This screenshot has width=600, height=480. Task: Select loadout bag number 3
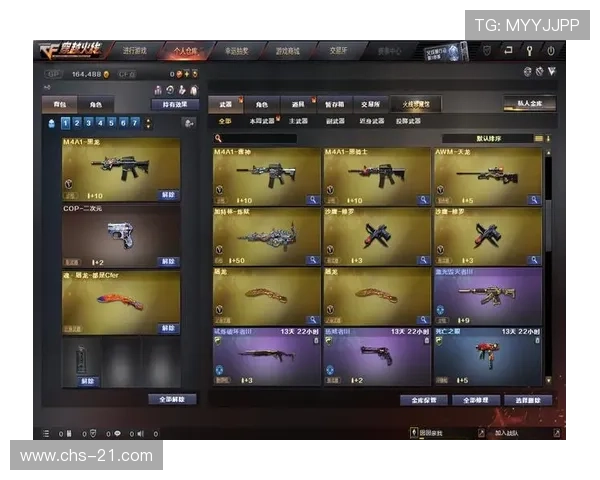pyautogui.click(x=87, y=123)
